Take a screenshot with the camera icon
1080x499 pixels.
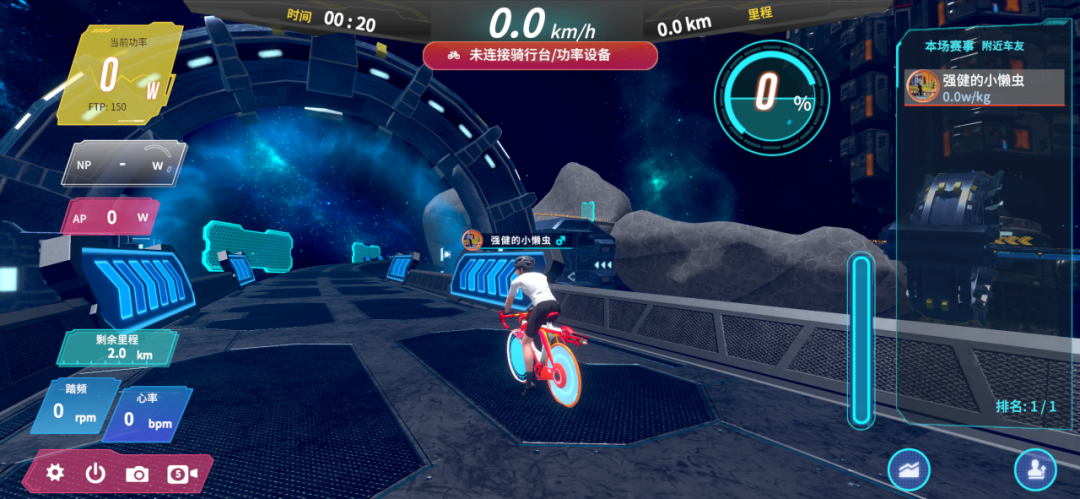[137, 473]
